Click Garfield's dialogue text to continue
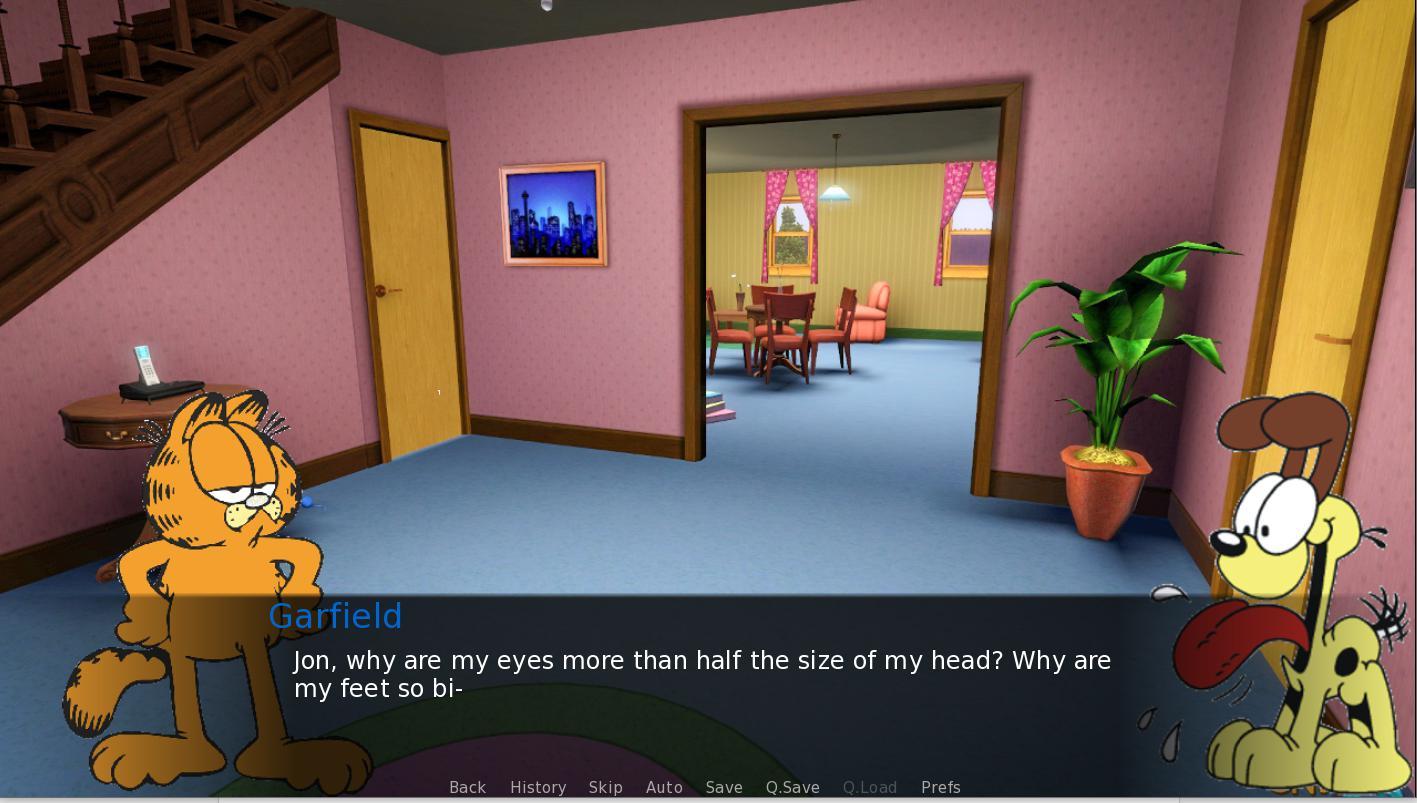The image size is (1417, 803). (x=700, y=674)
